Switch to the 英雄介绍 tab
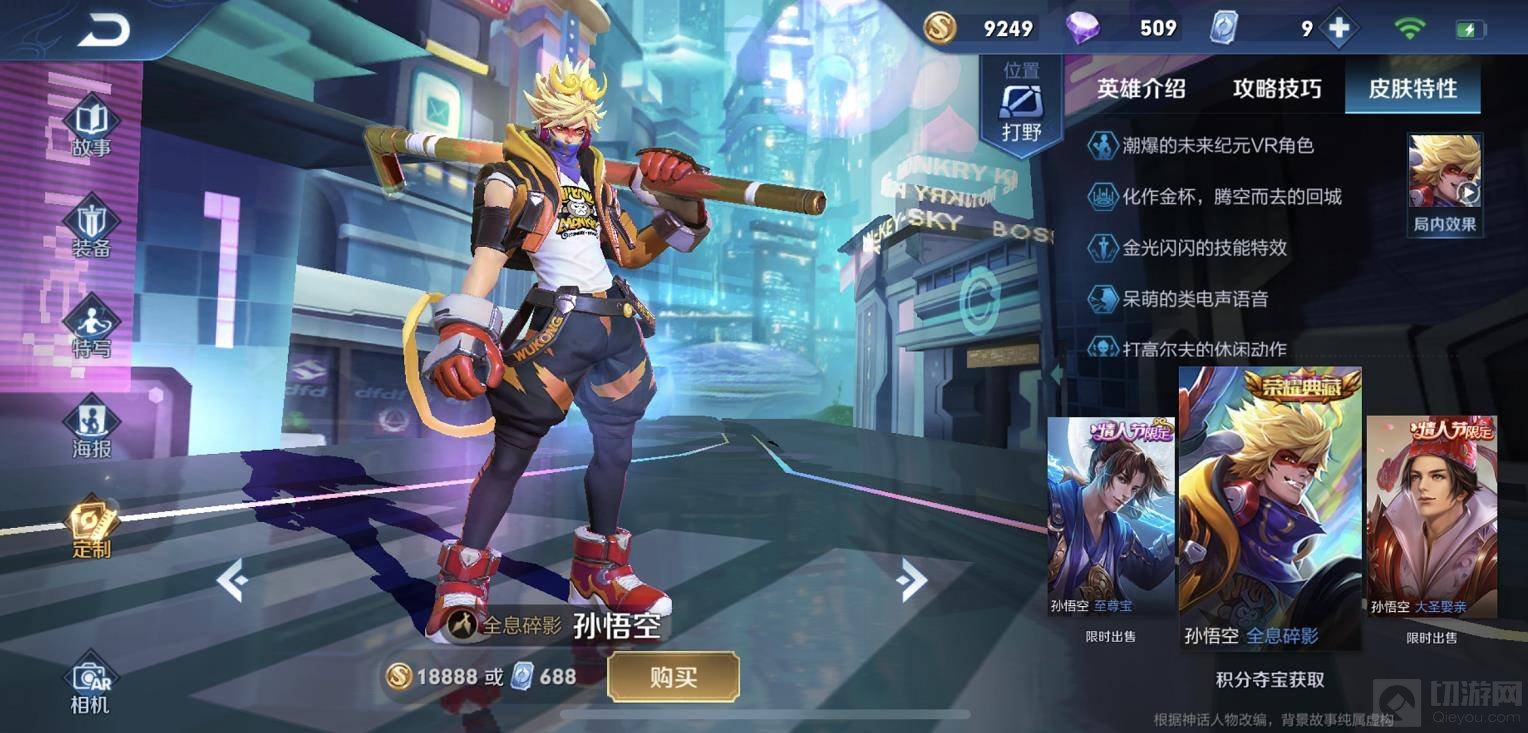Image resolution: width=1528 pixels, height=733 pixels. tap(1141, 88)
